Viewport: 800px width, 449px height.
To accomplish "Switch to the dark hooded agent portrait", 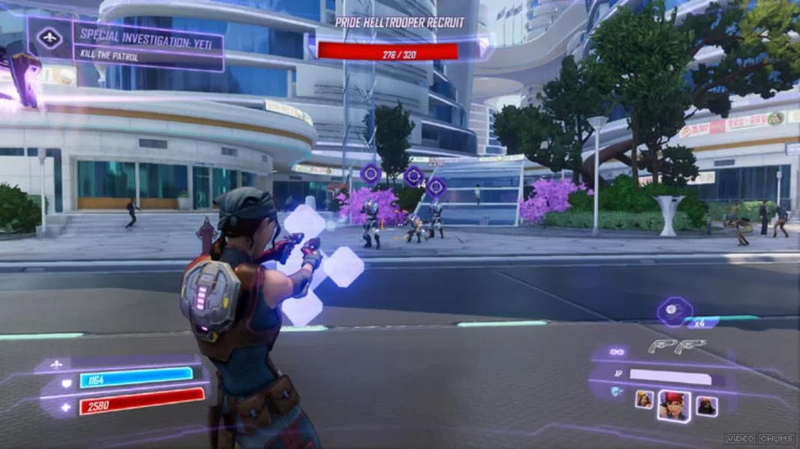I will 706,405.
